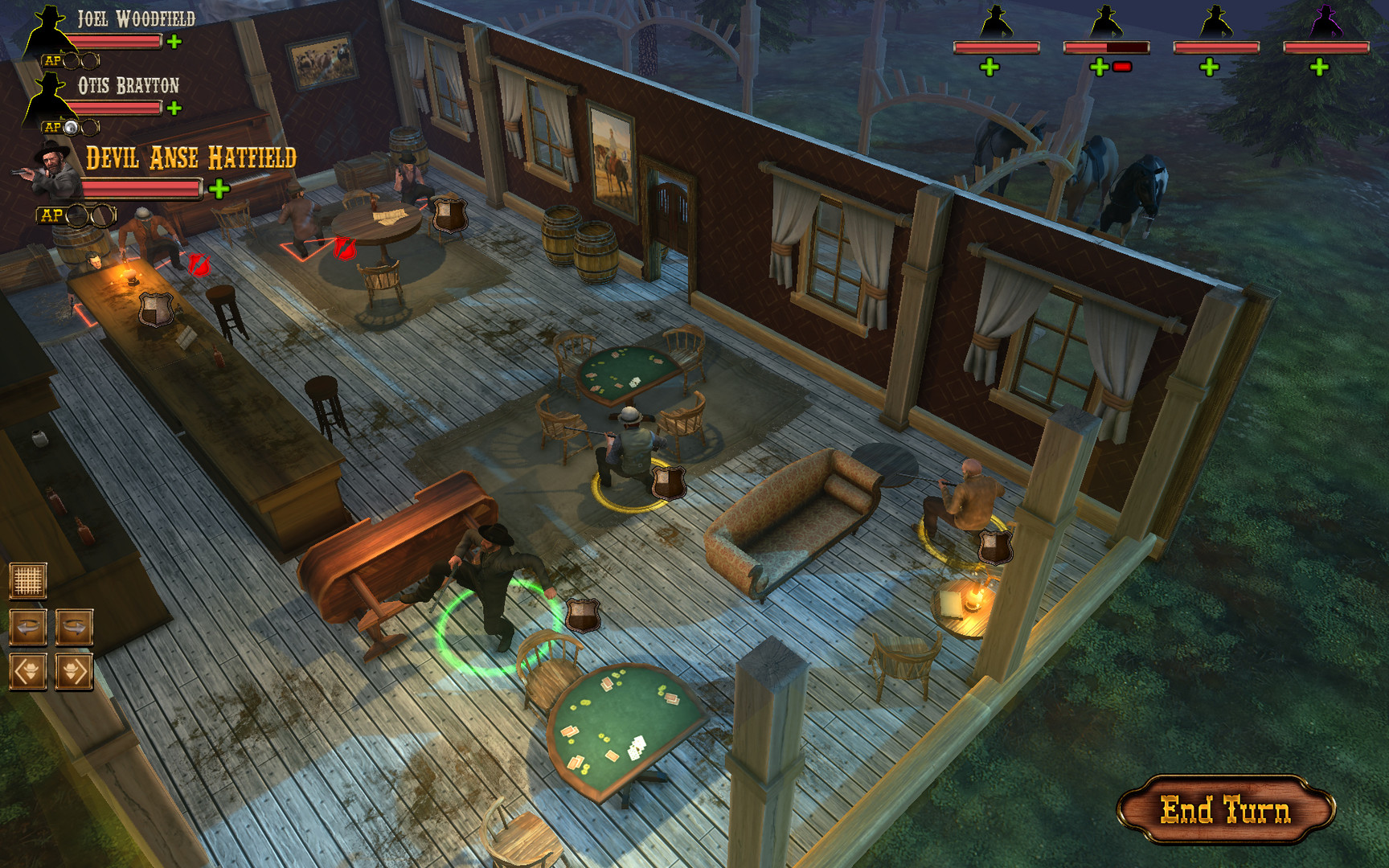Select the next character with the cowboy-hat arrow icon
Viewport: 1389px width, 868px height.
click(75, 671)
